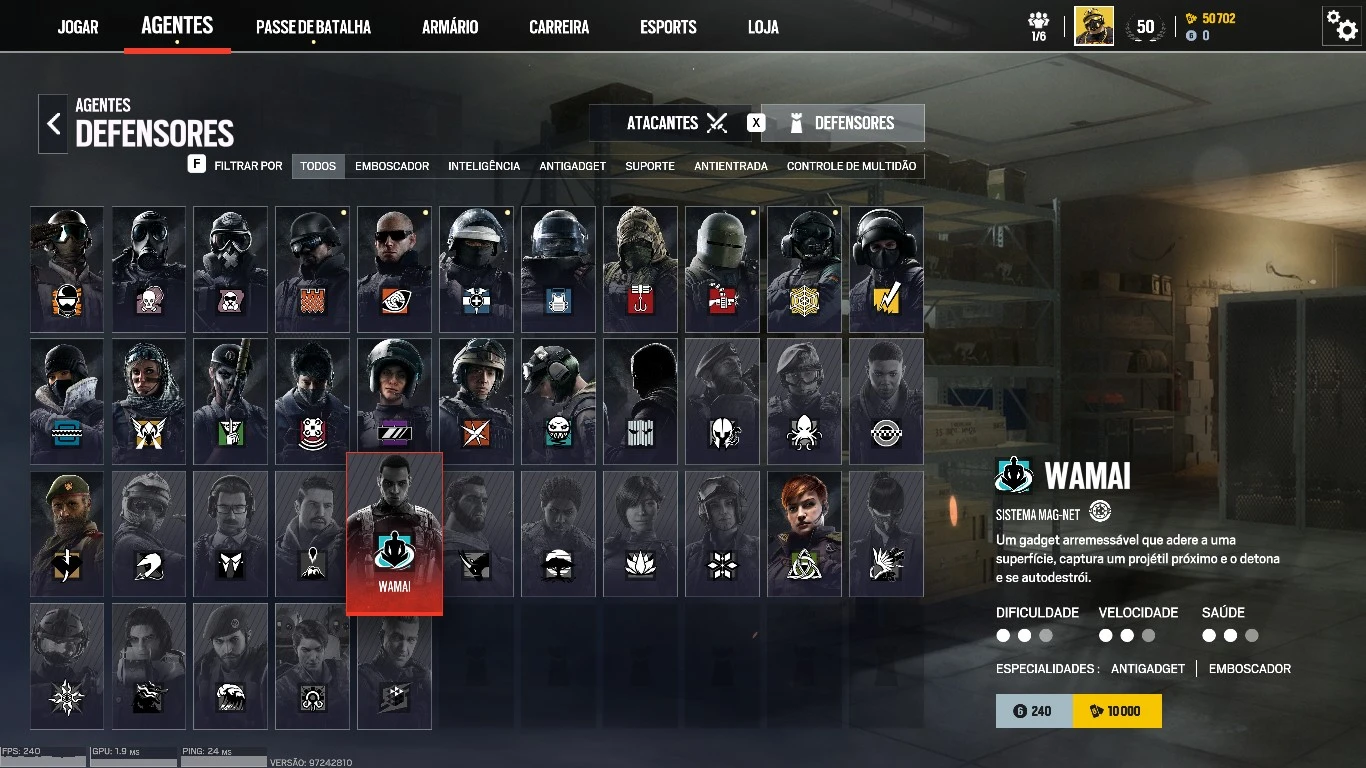
Task: Visit the Loja store tab
Action: (x=763, y=27)
